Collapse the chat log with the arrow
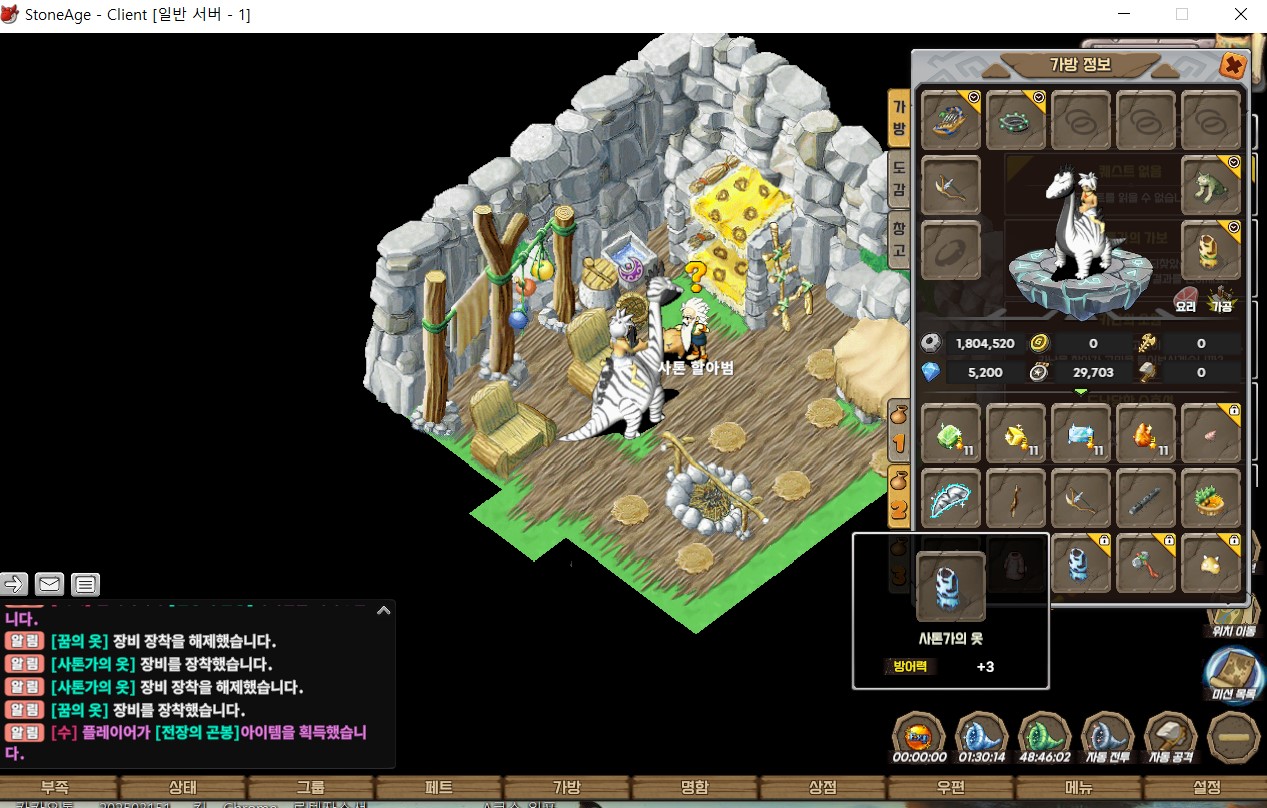Image resolution: width=1267 pixels, height=808 pixels. coord(382,610)
